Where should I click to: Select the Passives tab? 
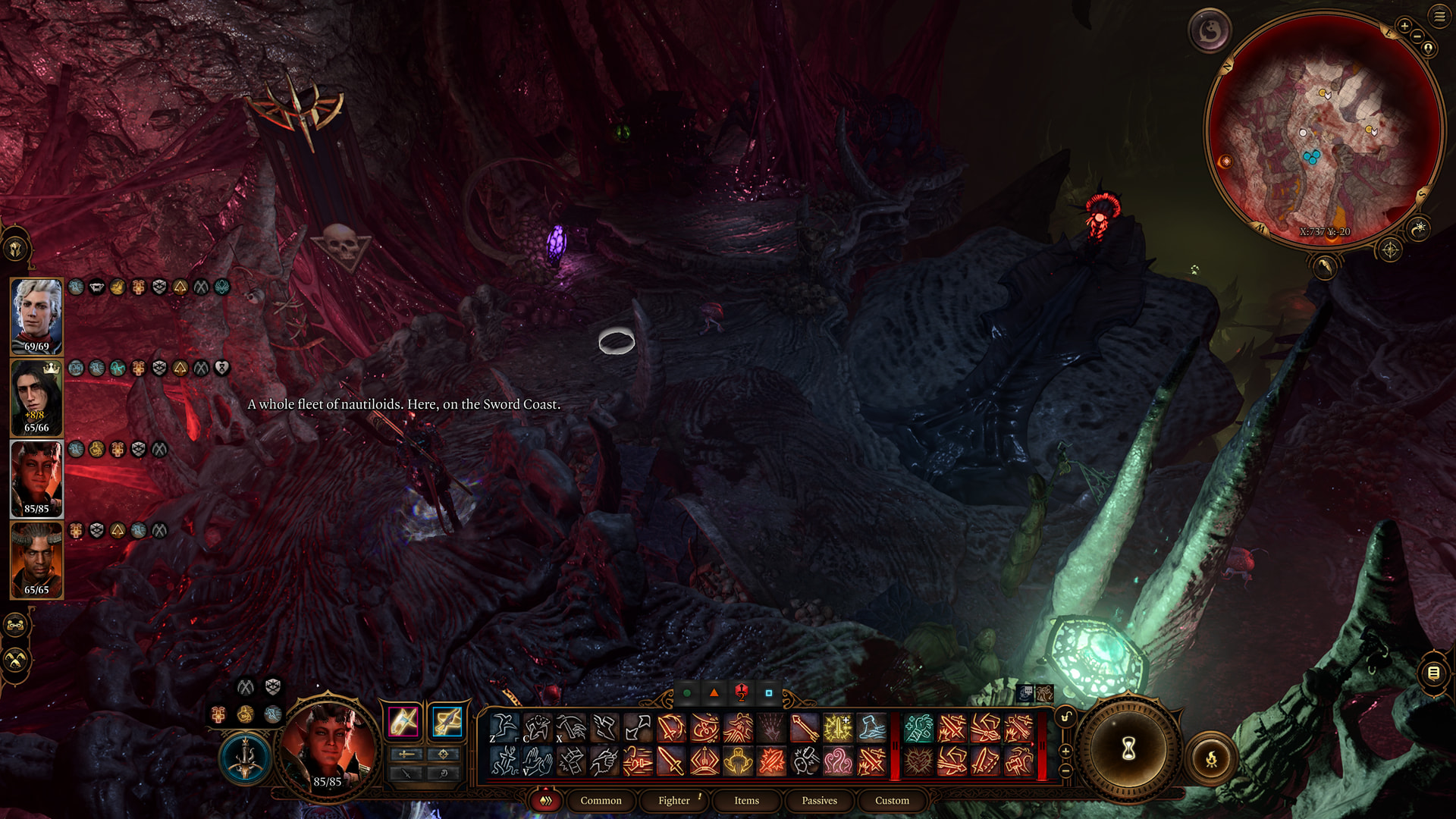pos(819,800)
